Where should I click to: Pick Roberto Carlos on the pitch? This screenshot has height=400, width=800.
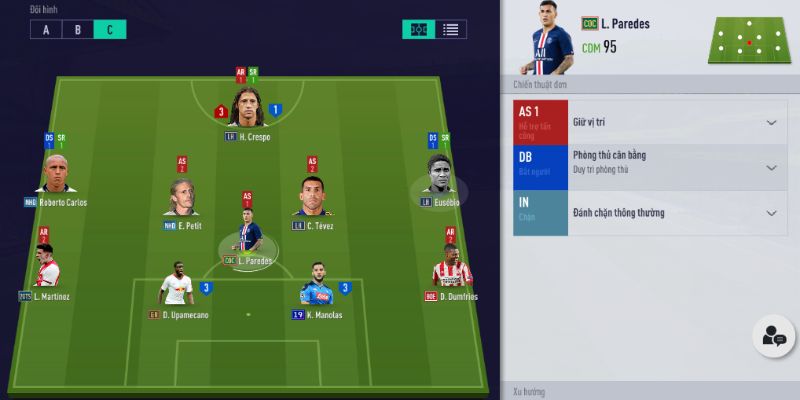click(56, 175)
